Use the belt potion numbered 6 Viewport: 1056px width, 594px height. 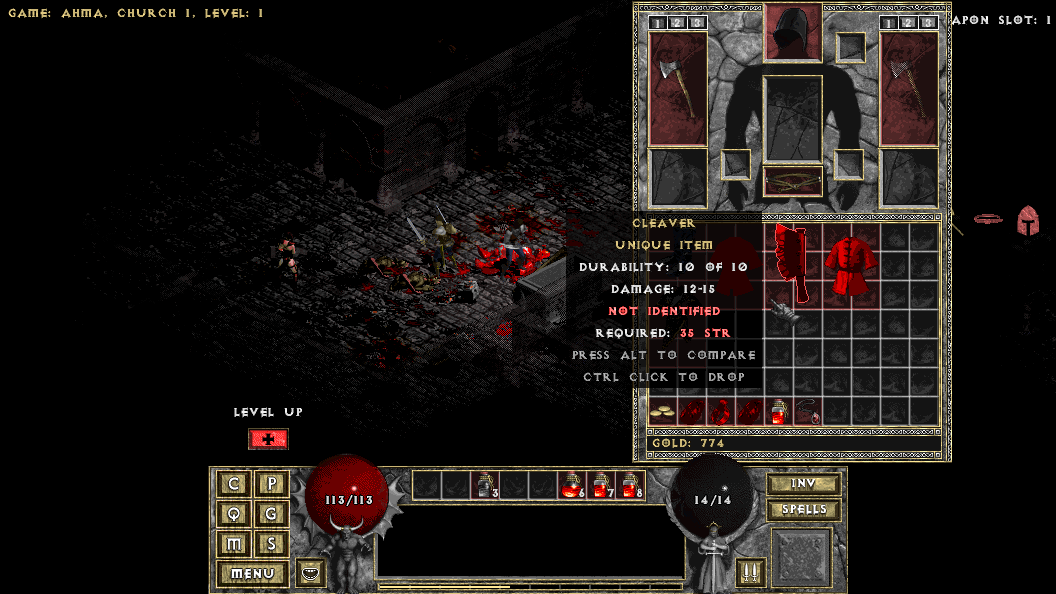[572, 485]
